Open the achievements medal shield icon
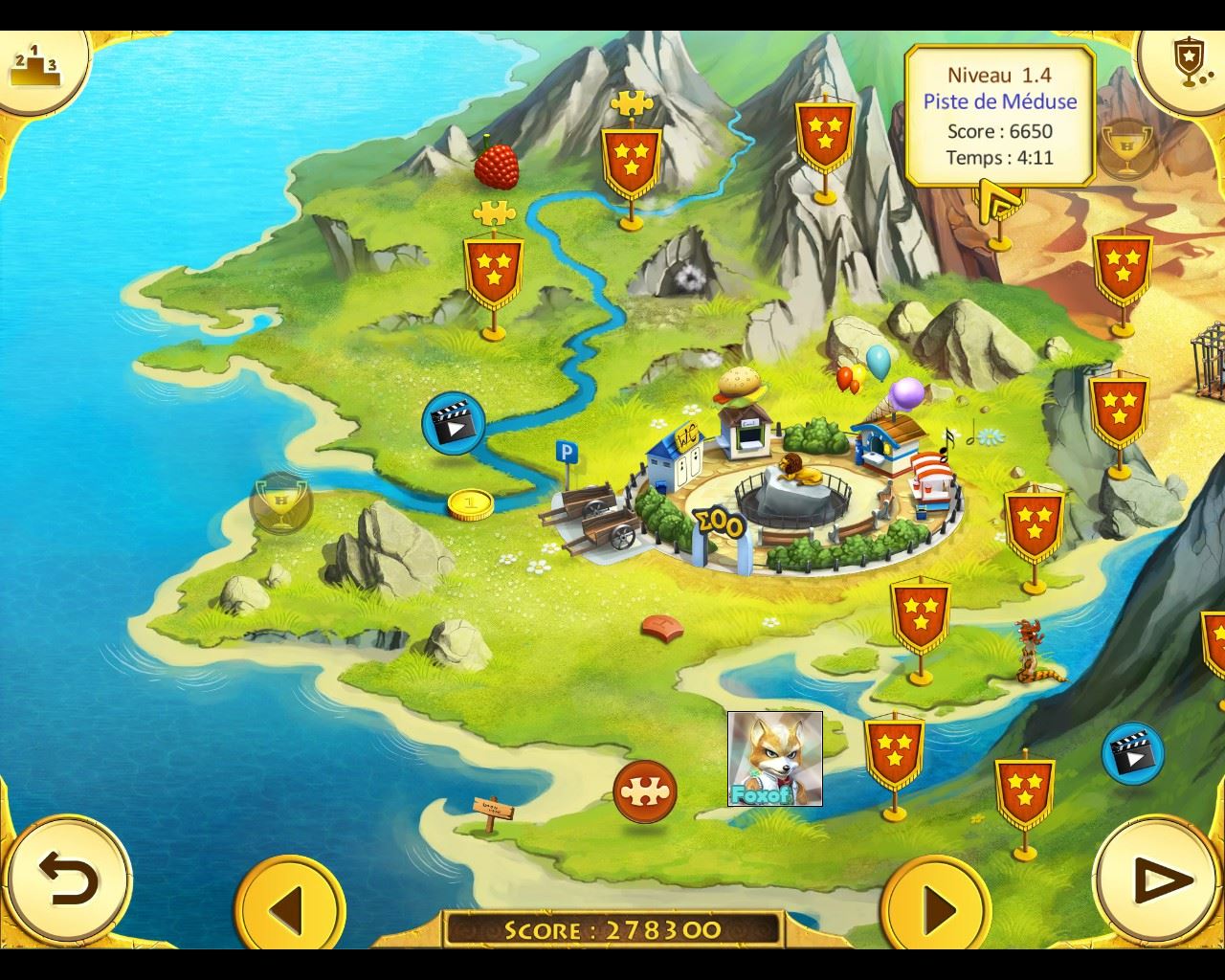1225x980 pixels. coord(1186,59)
